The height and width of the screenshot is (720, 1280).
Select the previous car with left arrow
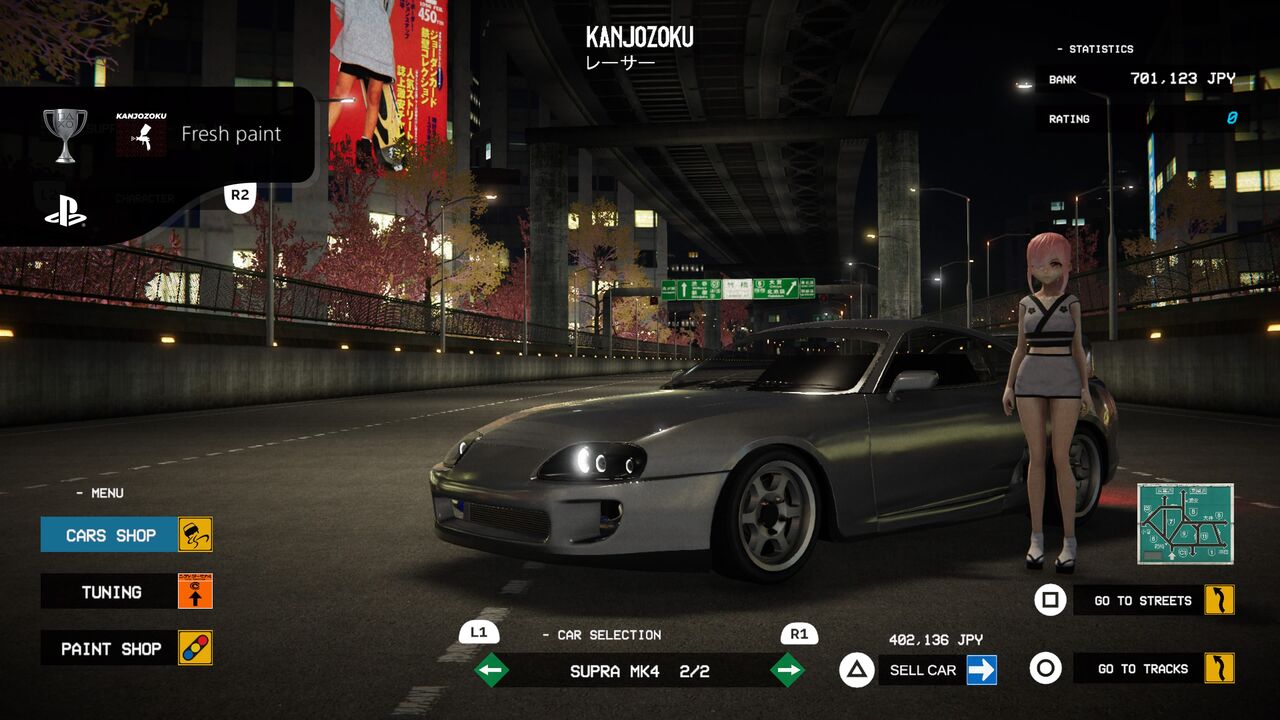491,670
